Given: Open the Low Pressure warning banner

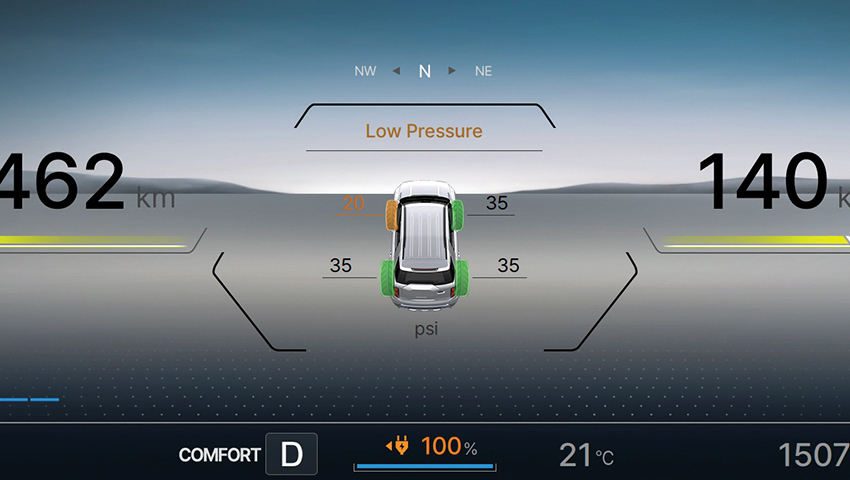Looking at the screenshot, I should point(424,131).
